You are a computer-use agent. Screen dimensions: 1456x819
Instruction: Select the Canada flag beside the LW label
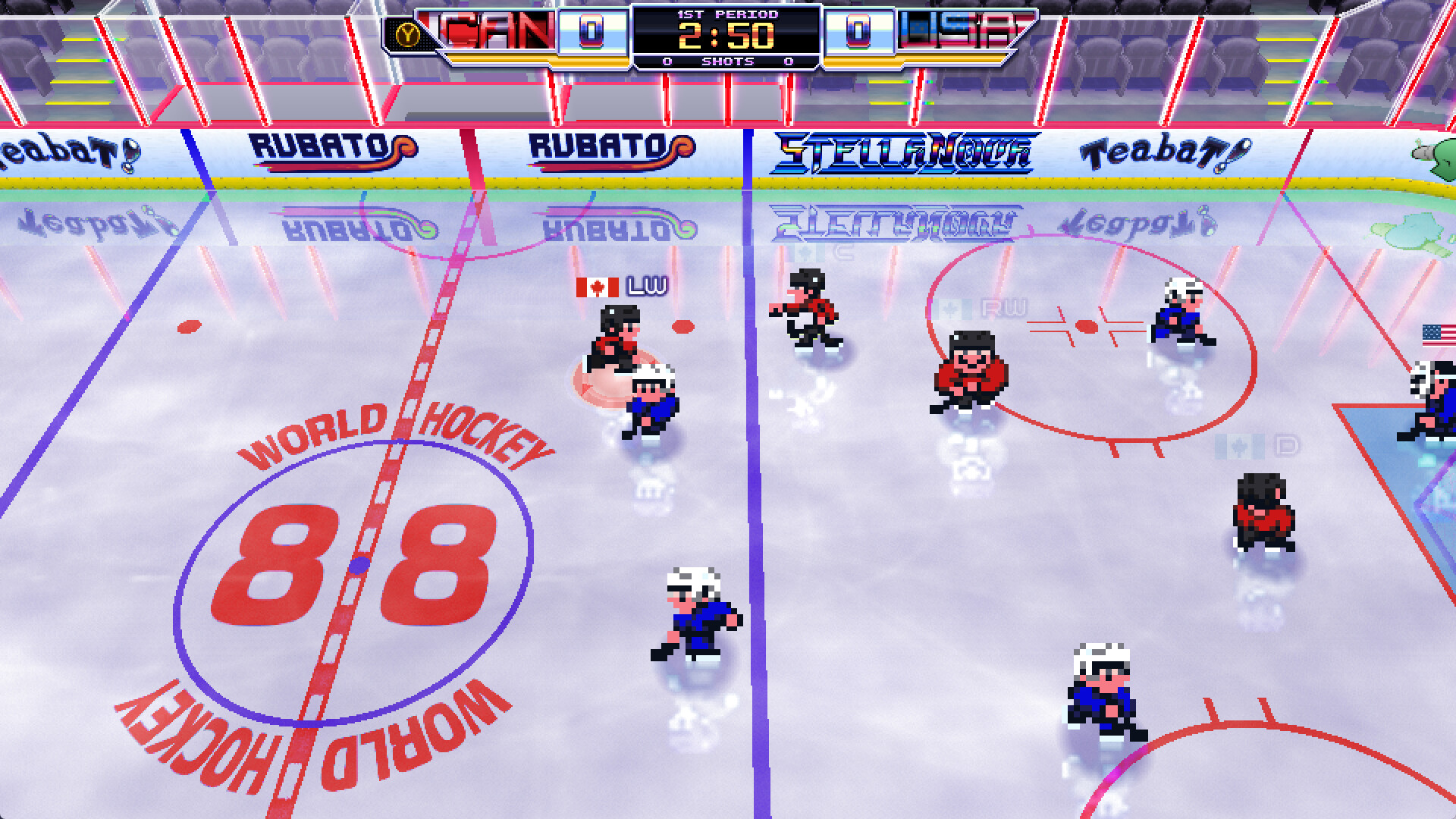597,287
